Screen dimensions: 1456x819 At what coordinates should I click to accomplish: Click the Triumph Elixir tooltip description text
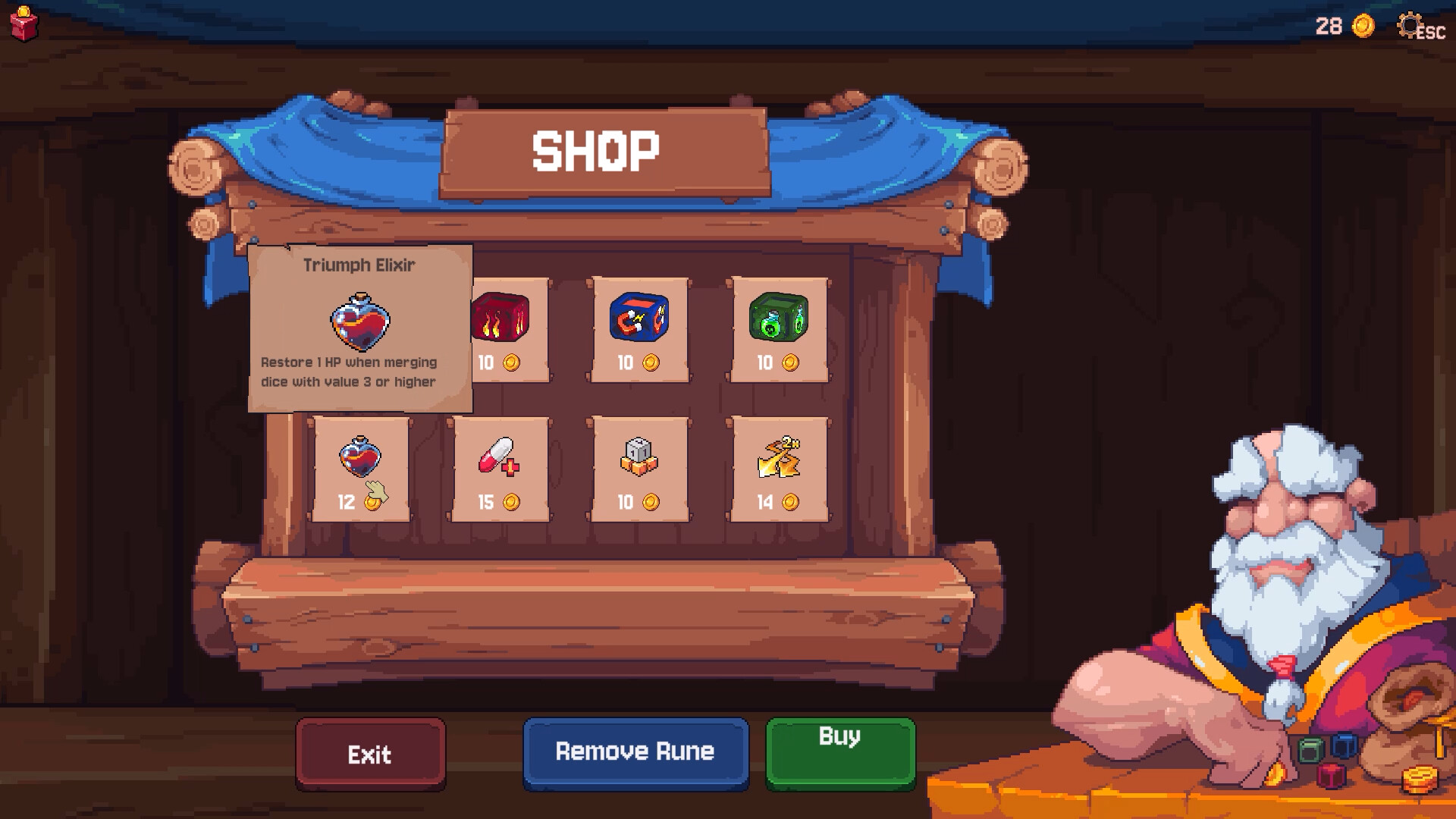pyautogui.click(x=349, y=373)
